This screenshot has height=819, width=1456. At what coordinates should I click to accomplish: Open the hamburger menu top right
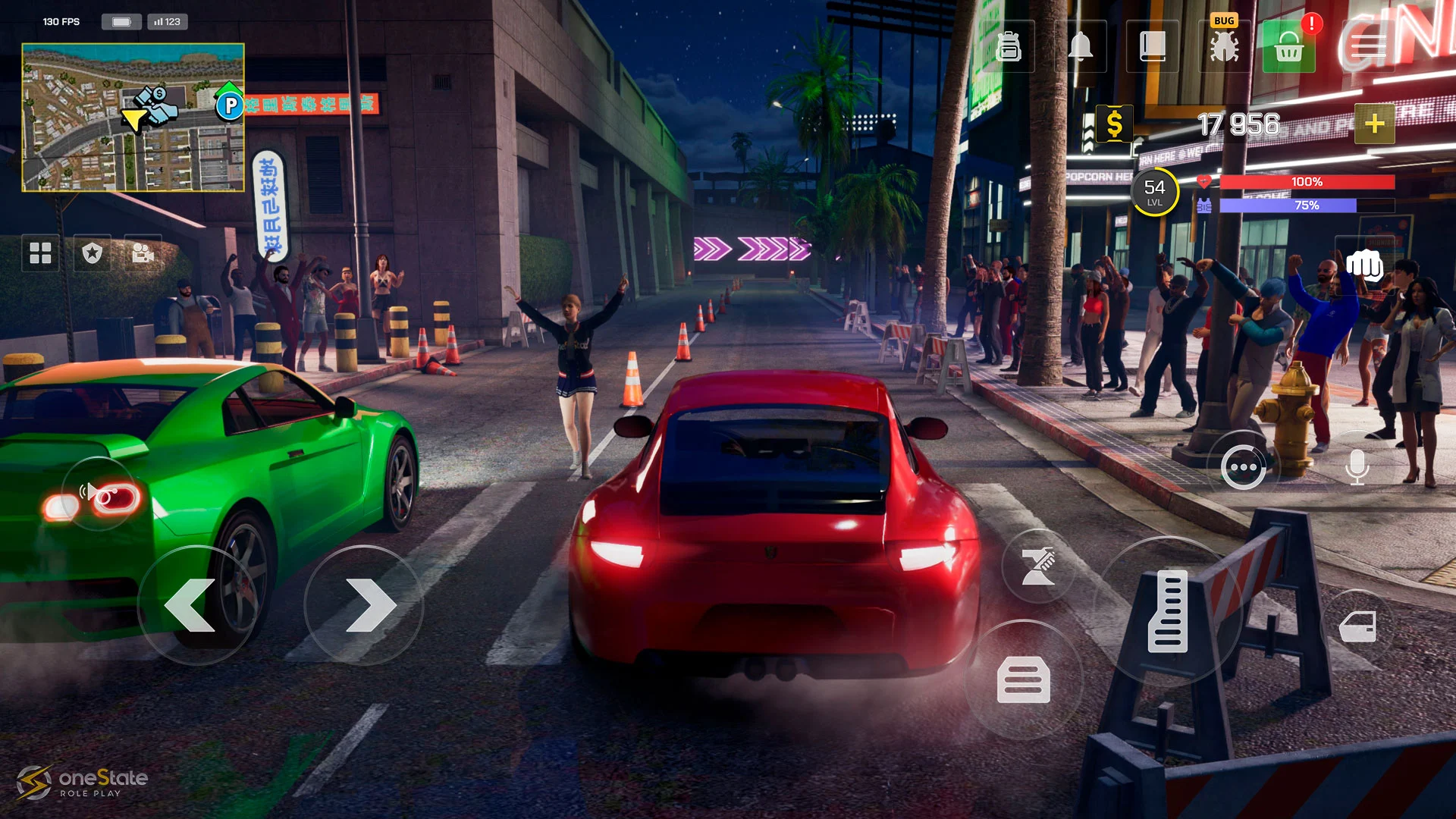coord(1369,45)
